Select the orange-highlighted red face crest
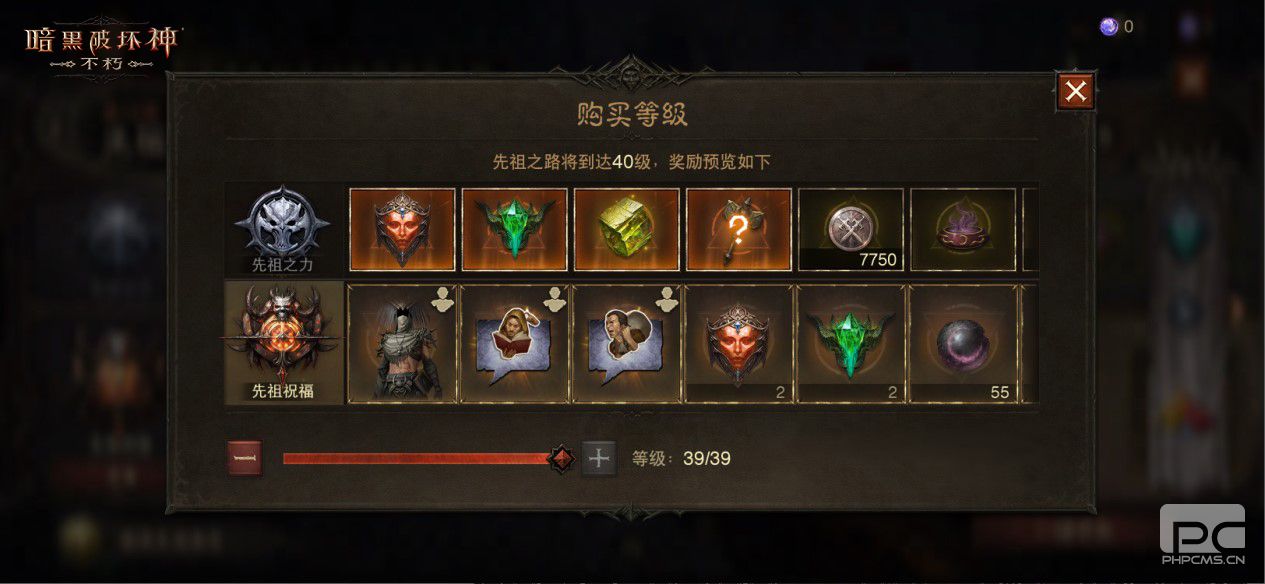The width and height of the screenshot is (1265, 584). pyautogui.click(x=402, y=230)
